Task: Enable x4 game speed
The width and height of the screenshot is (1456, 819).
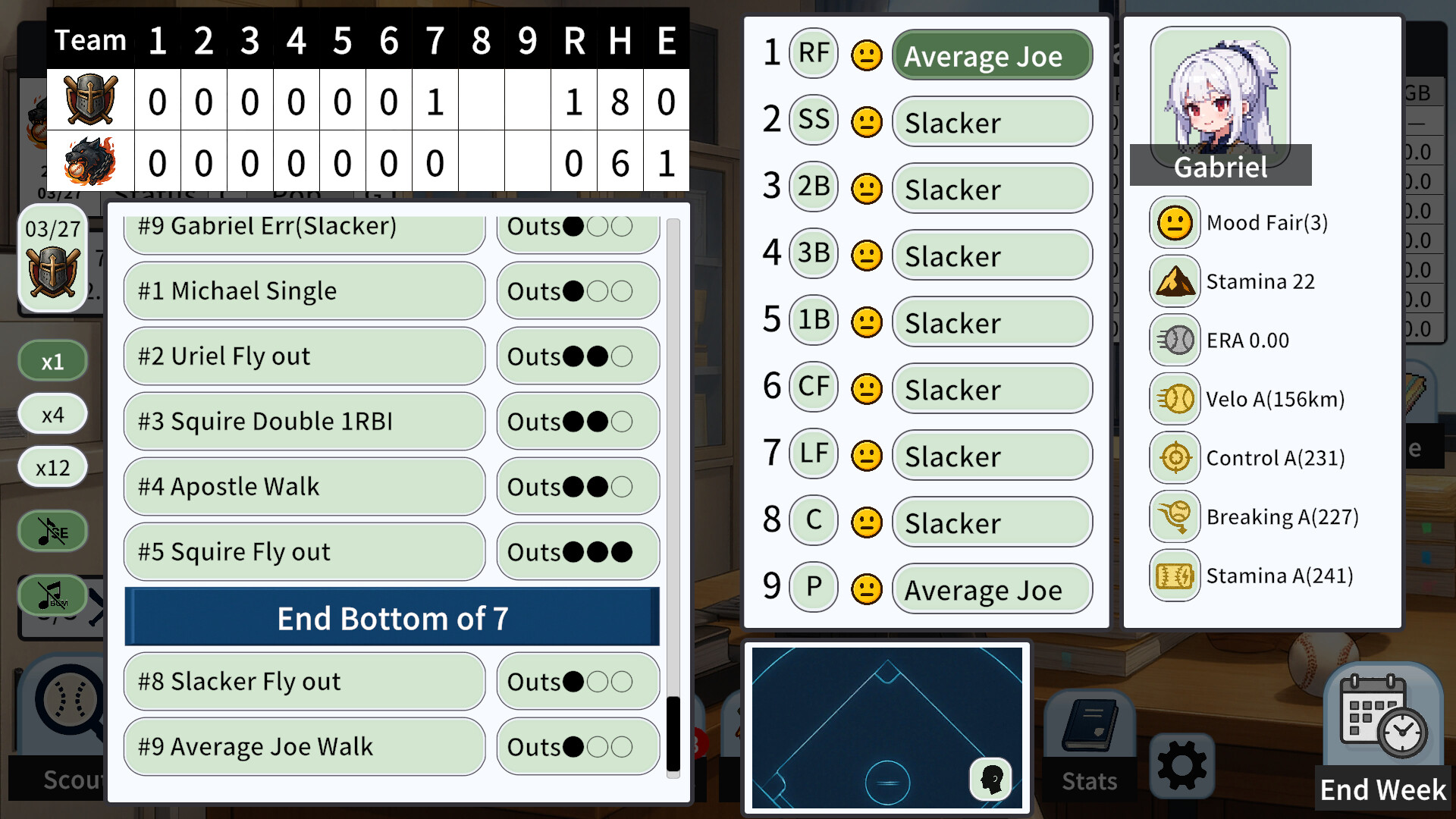Action: point(52,413)
